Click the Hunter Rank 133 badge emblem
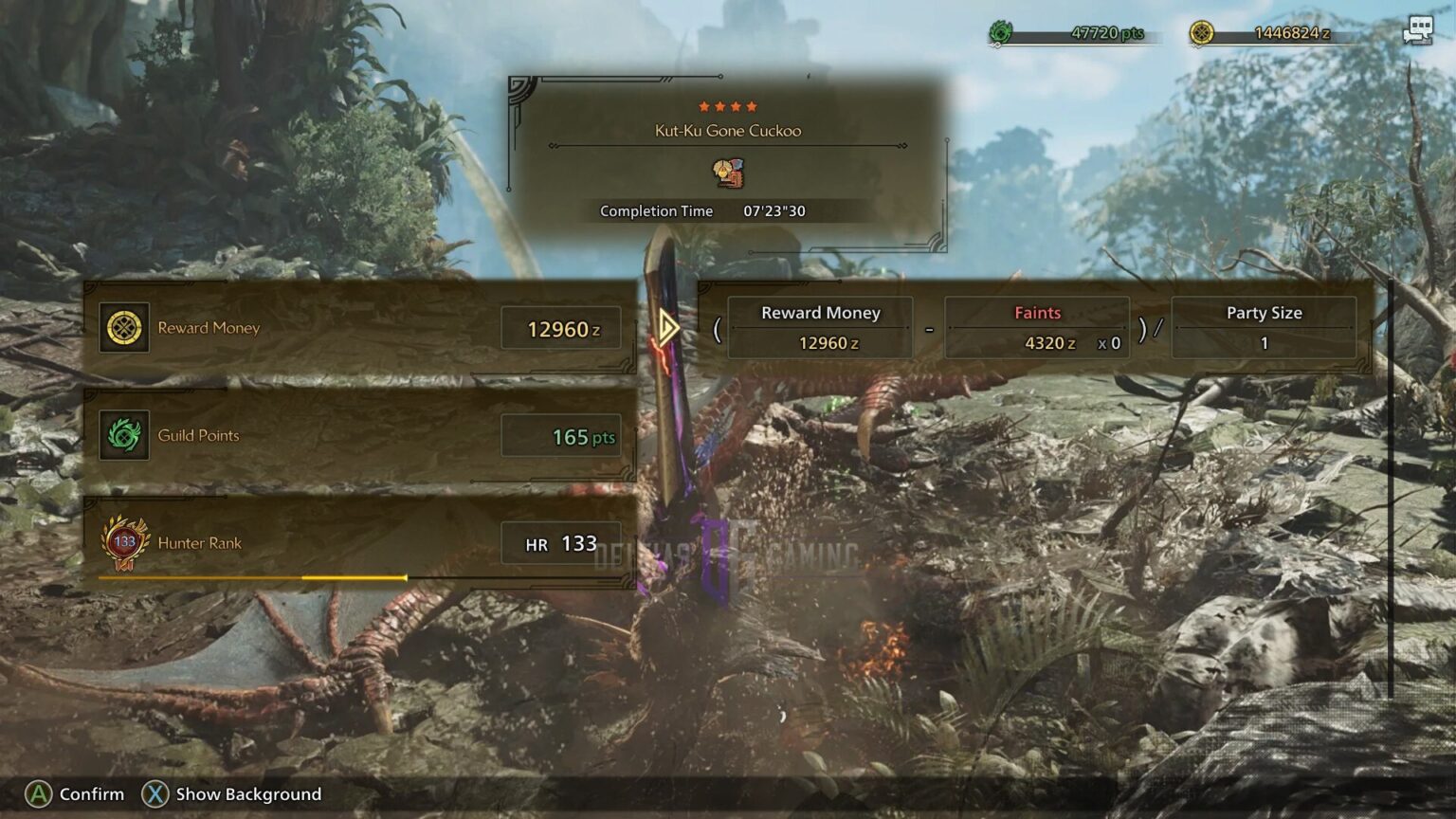The width and height of the screenshot is (1456, 819). [x=123, y=540]
